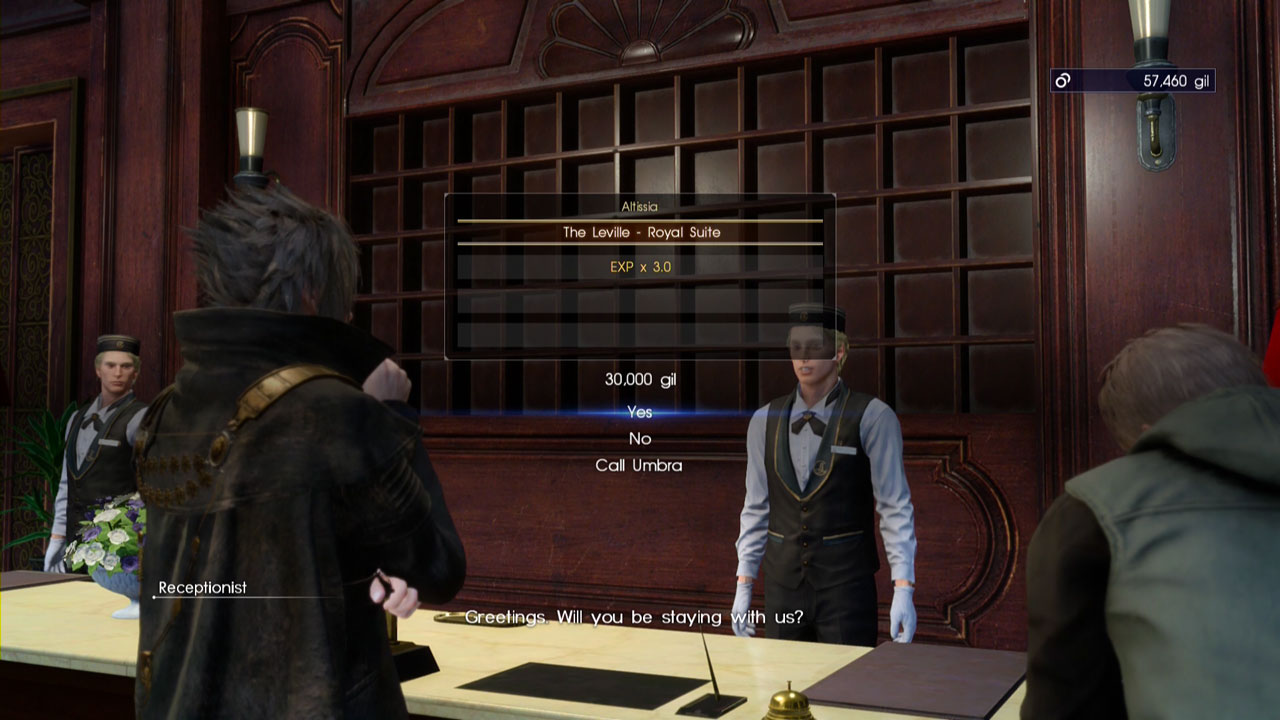Choose Yes to book the Royal Suite
1280x720 pixels.
tap(639, 412)
